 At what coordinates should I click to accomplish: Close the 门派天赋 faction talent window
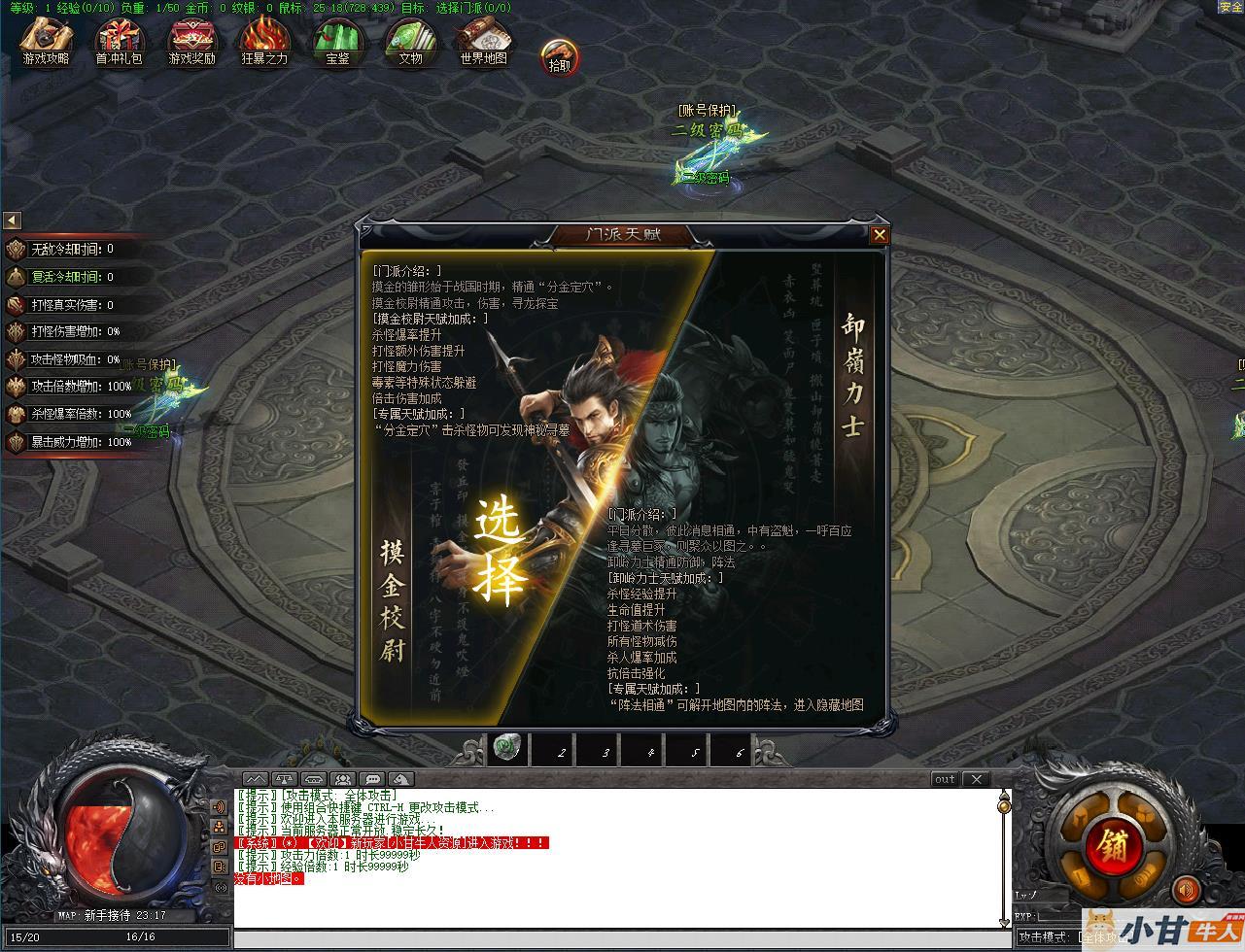click(879, 234)
